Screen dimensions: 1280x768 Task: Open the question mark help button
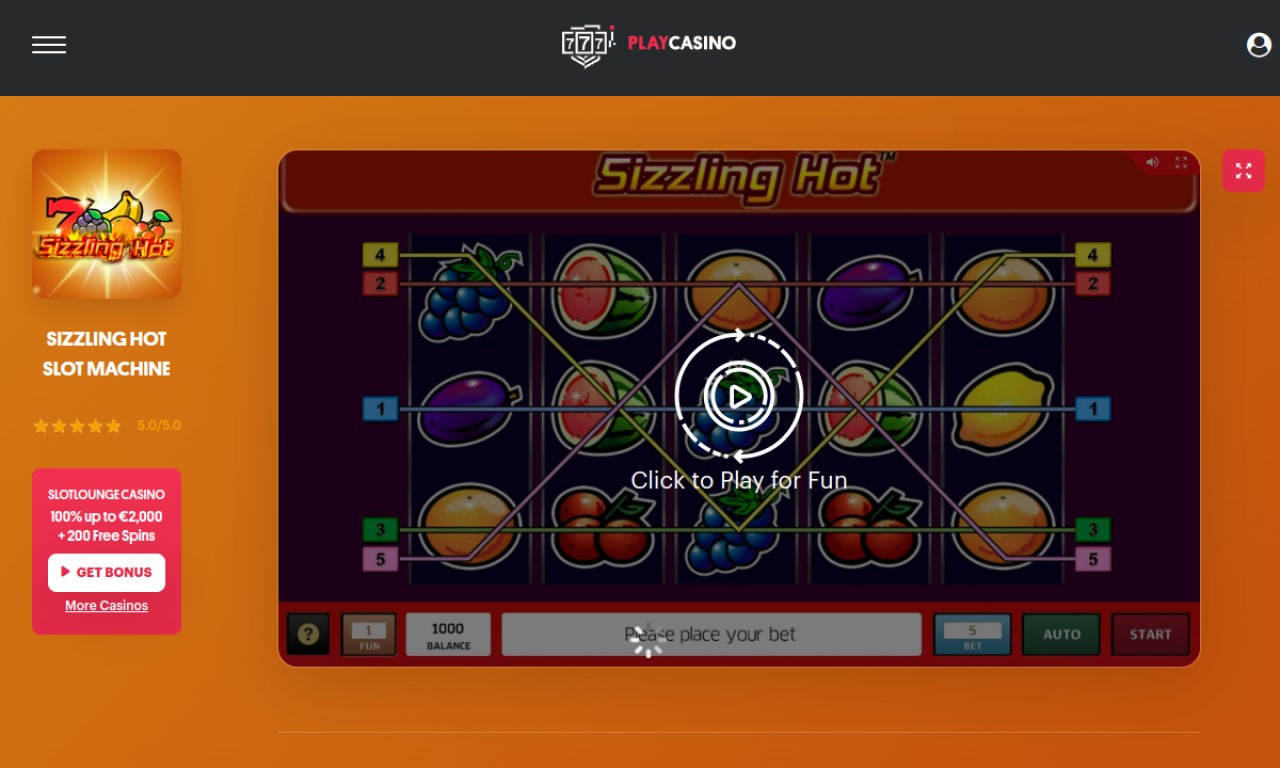tap(308, 634)
